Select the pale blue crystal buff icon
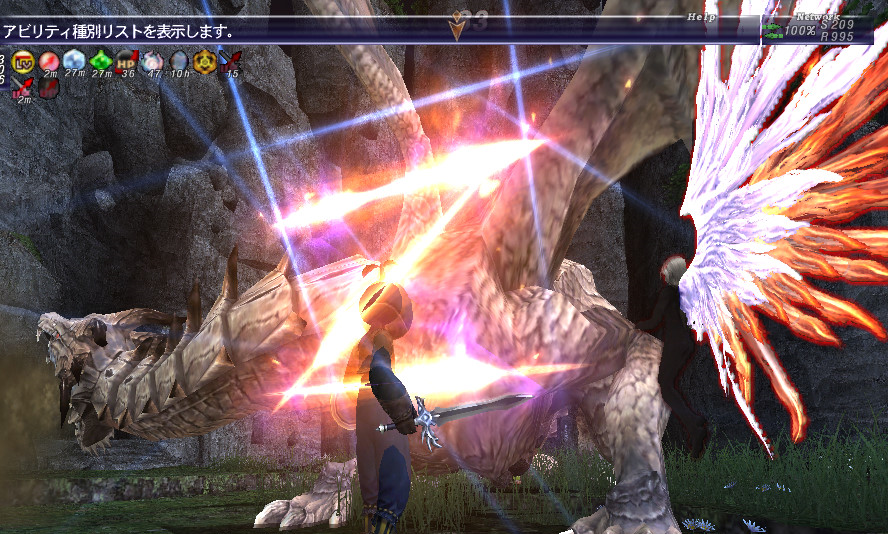 click(x=74, y=61)
